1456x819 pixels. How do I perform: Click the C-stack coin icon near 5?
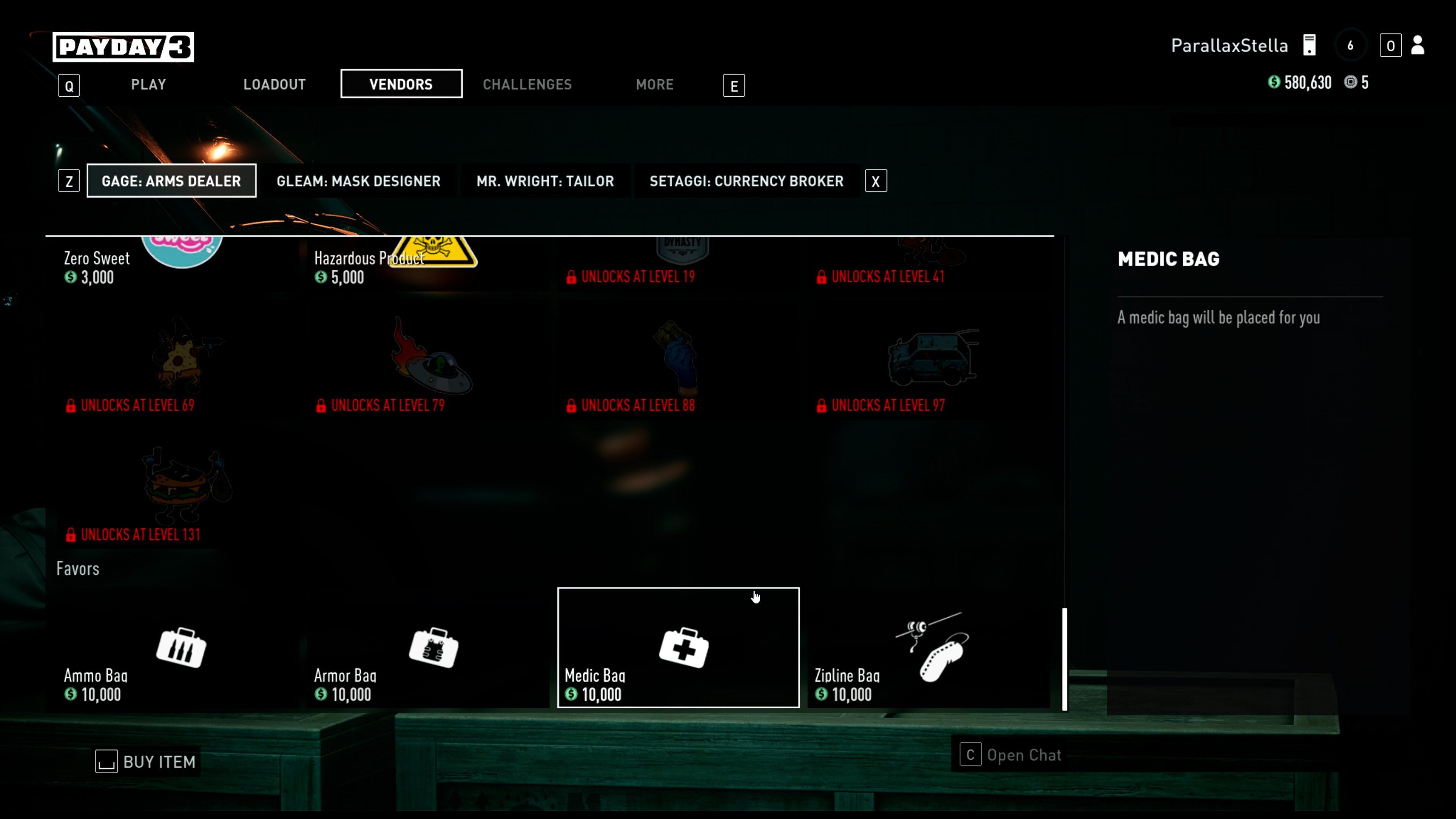click(1351, 83)
